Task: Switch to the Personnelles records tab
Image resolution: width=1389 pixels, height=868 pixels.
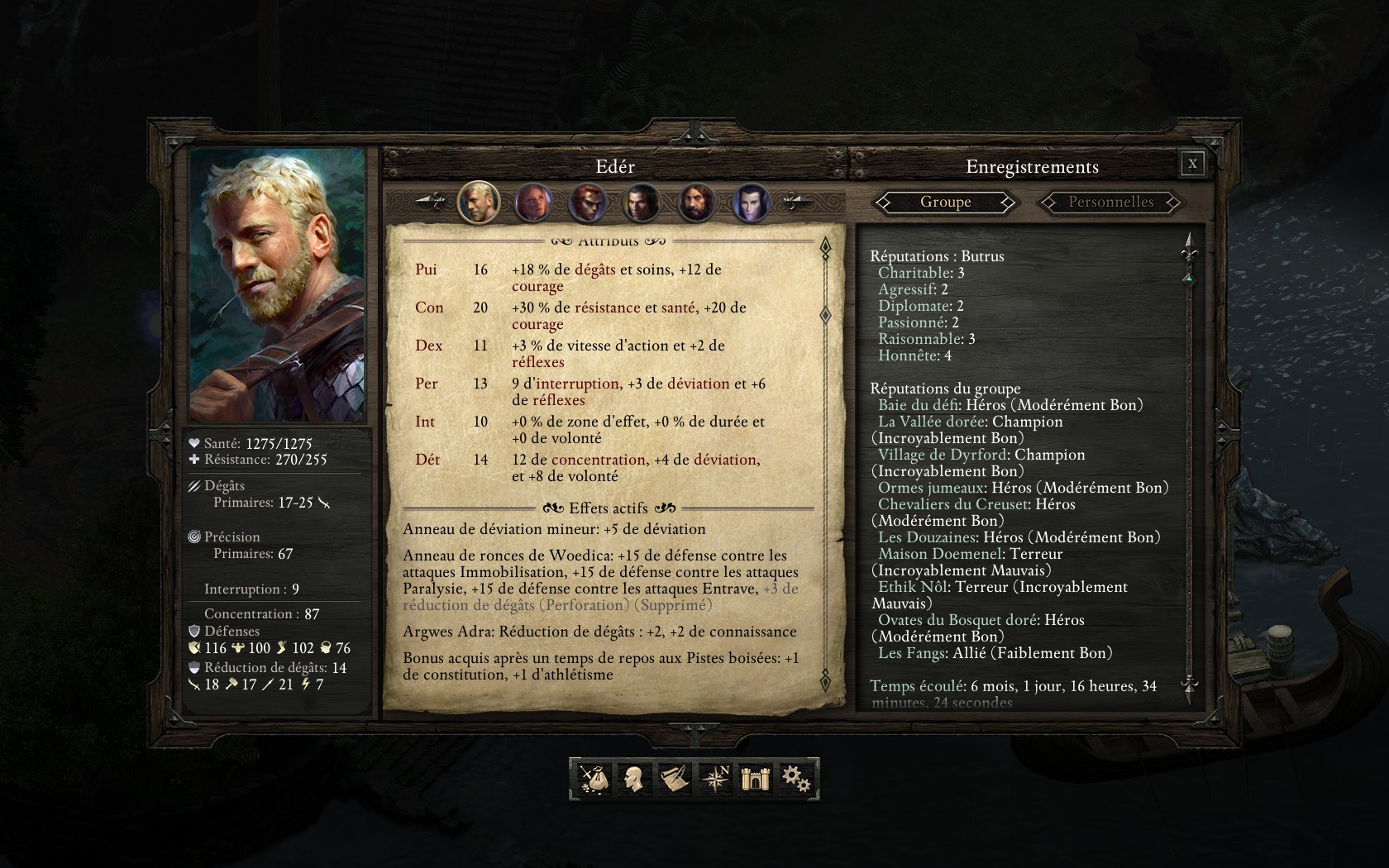Action: tap(1110, 202)
